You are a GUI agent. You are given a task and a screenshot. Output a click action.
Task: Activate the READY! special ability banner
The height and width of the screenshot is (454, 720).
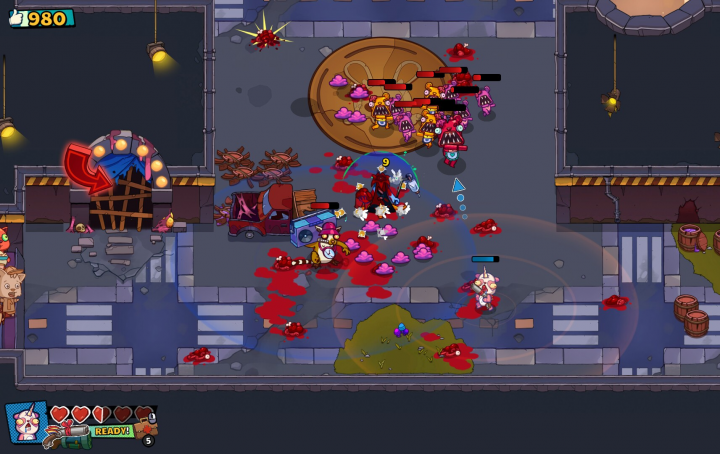tap(112, 431)
